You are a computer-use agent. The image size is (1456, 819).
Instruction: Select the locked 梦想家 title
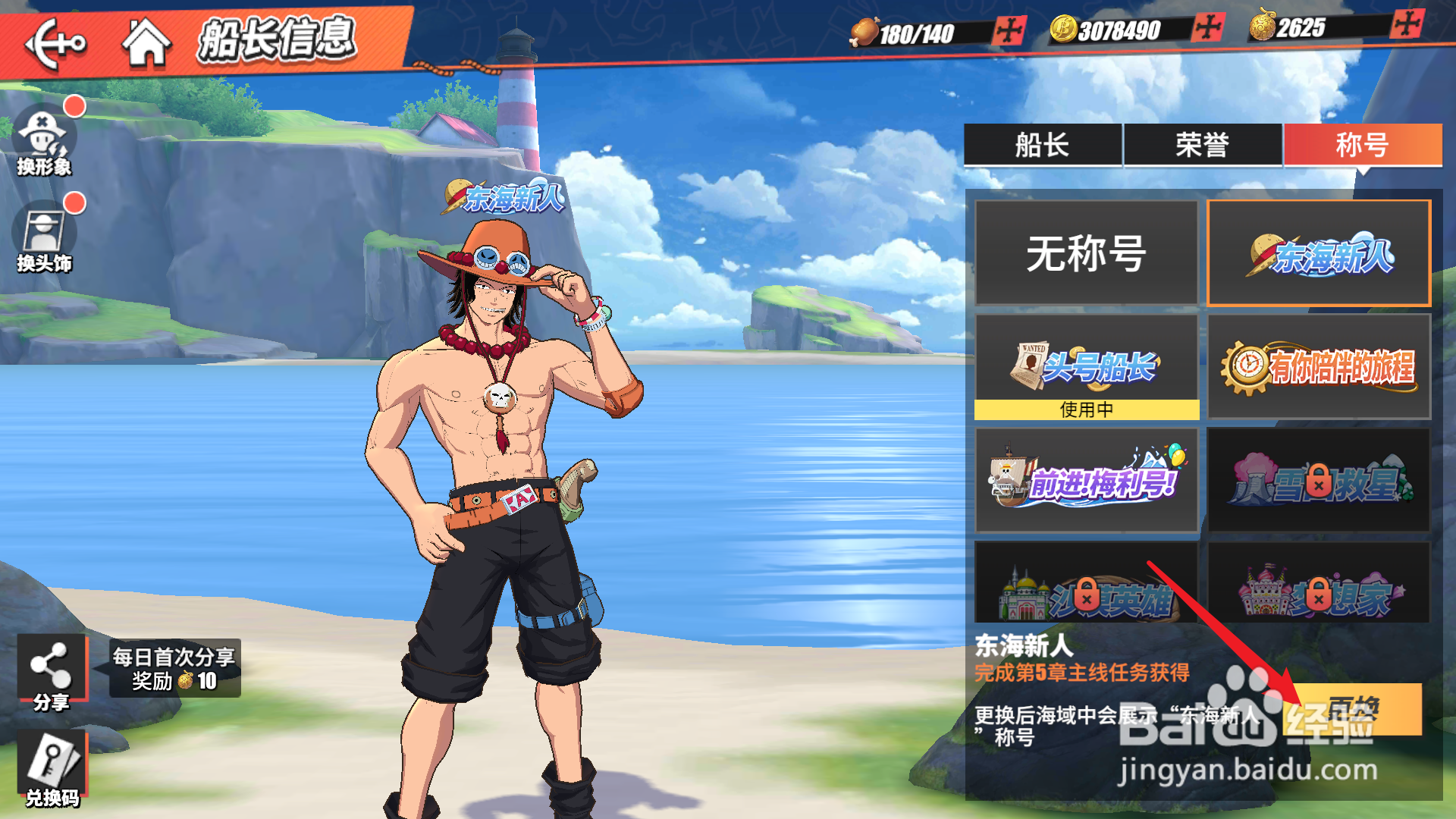point(1319,584)
